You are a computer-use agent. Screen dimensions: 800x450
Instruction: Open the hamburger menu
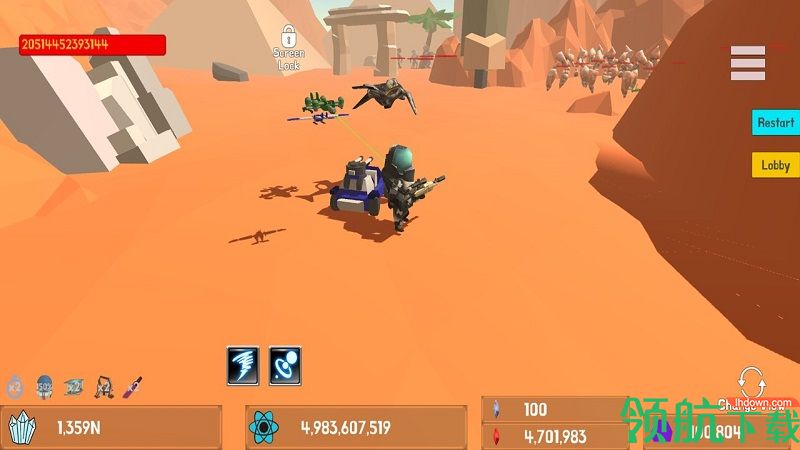tap(747, 62)
